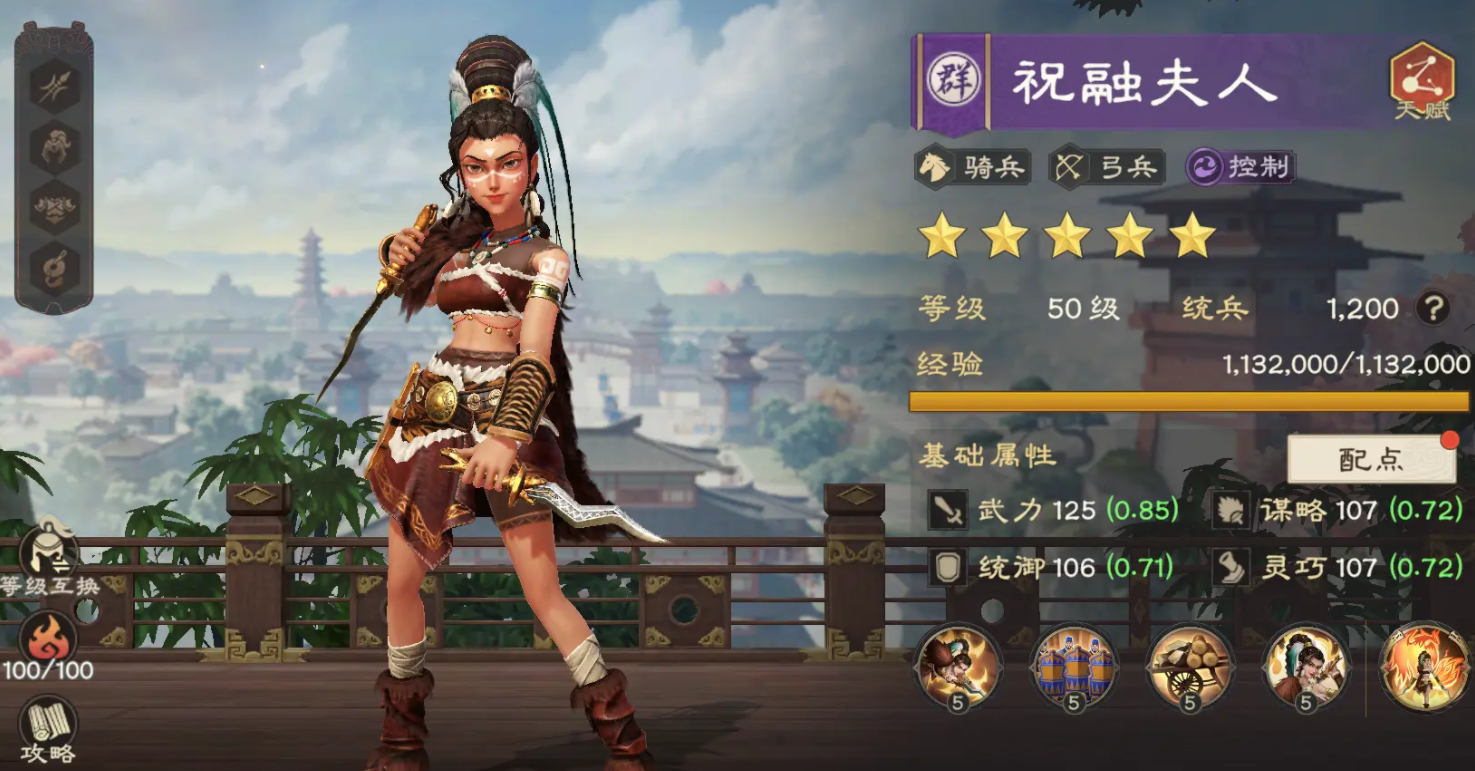Open the armor set icon in left sidebar

coord(53,205)
